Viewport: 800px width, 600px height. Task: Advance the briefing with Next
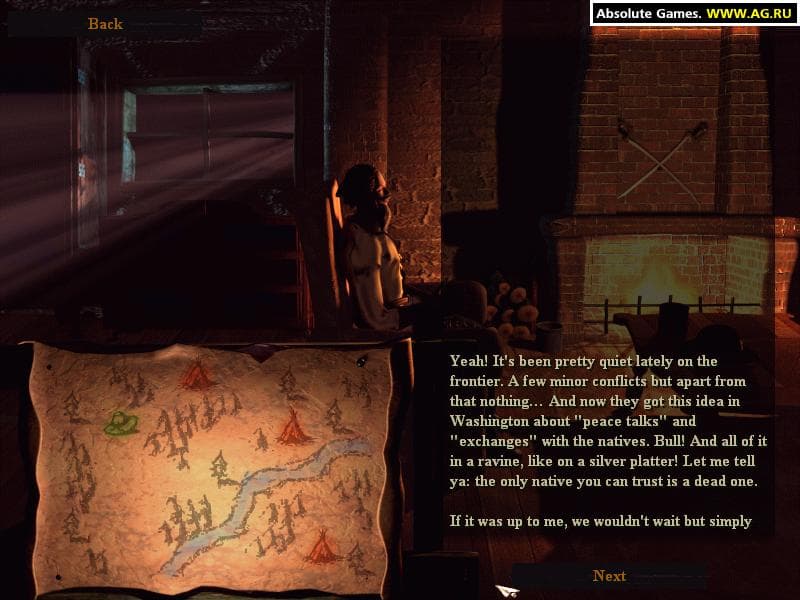point(609,576)
